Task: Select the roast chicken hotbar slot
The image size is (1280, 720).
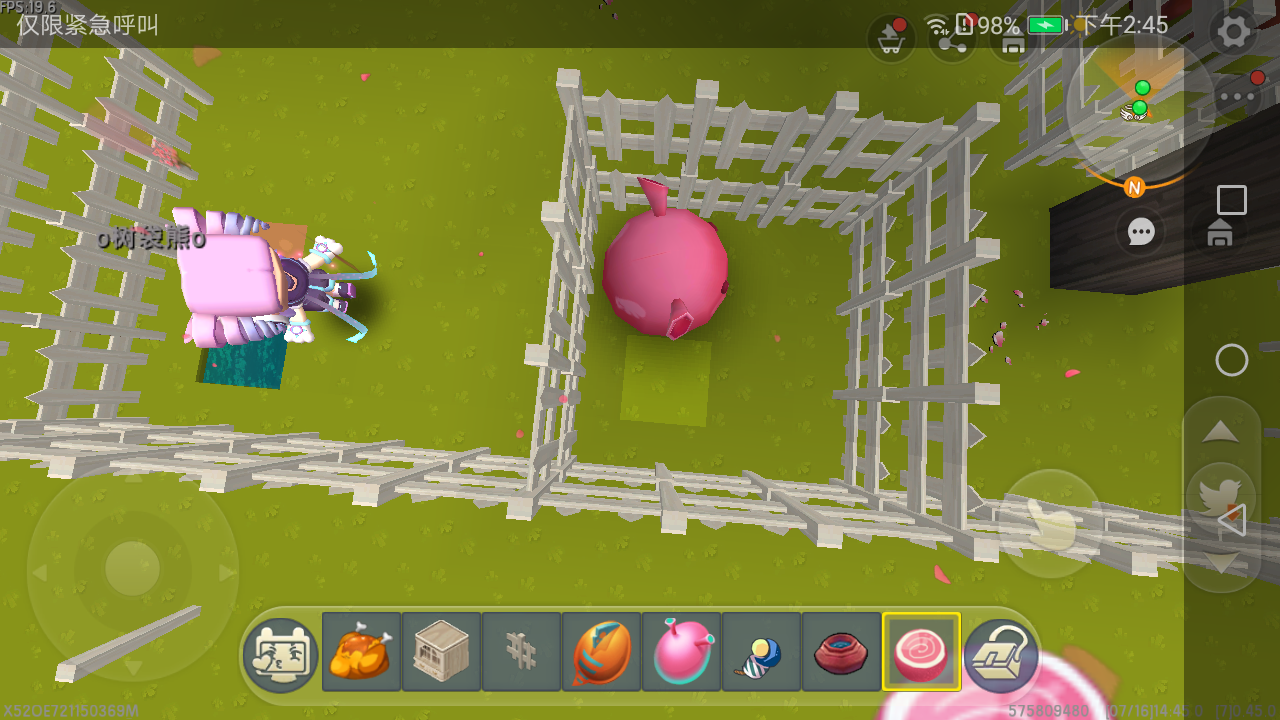Action: (x=361, y=652)
